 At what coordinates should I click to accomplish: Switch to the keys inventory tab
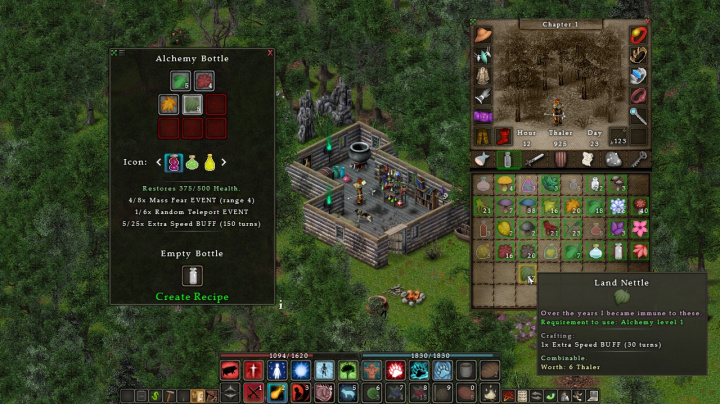pyautogui.click(x=639, y=160)
